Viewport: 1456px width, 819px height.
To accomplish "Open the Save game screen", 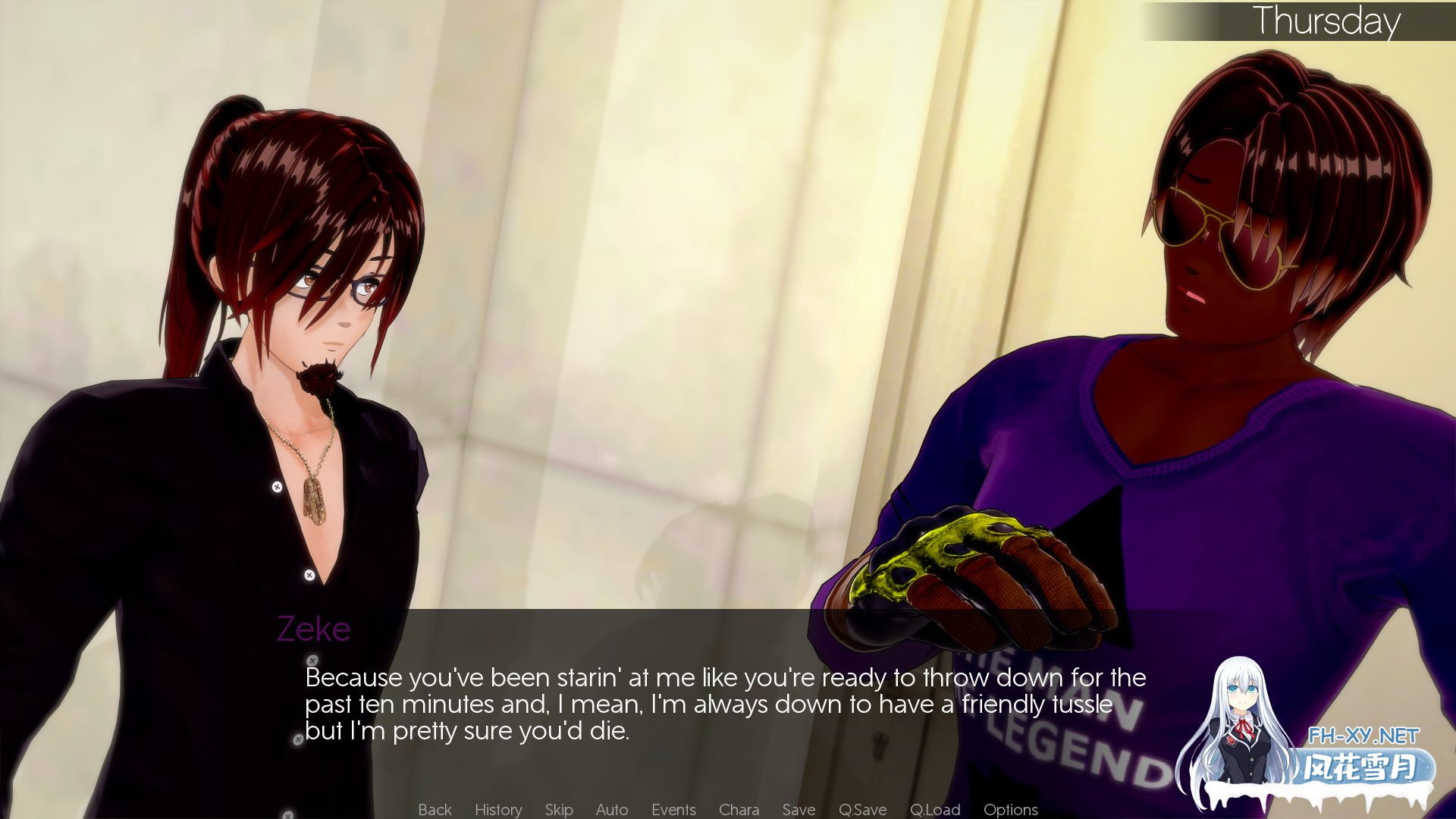I will pyautogui.click(x=798, y=809).
